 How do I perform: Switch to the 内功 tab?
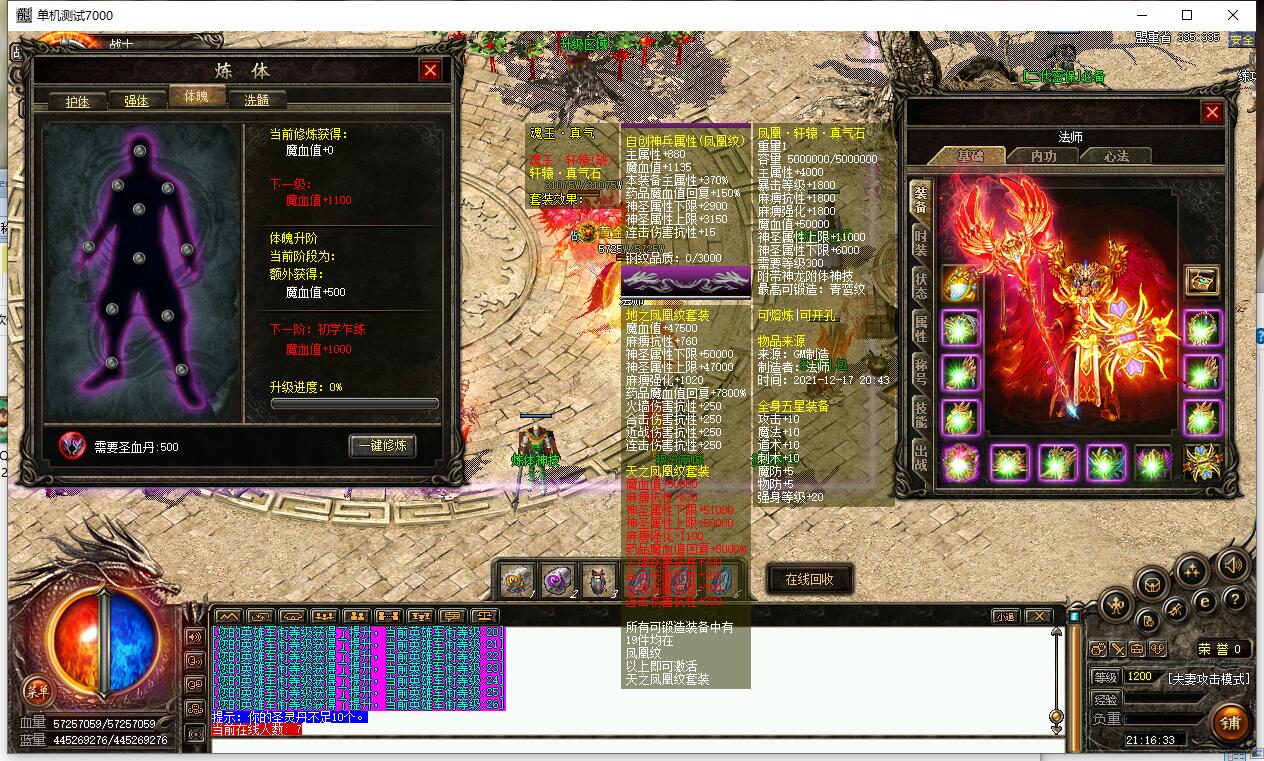(1043, 156)
